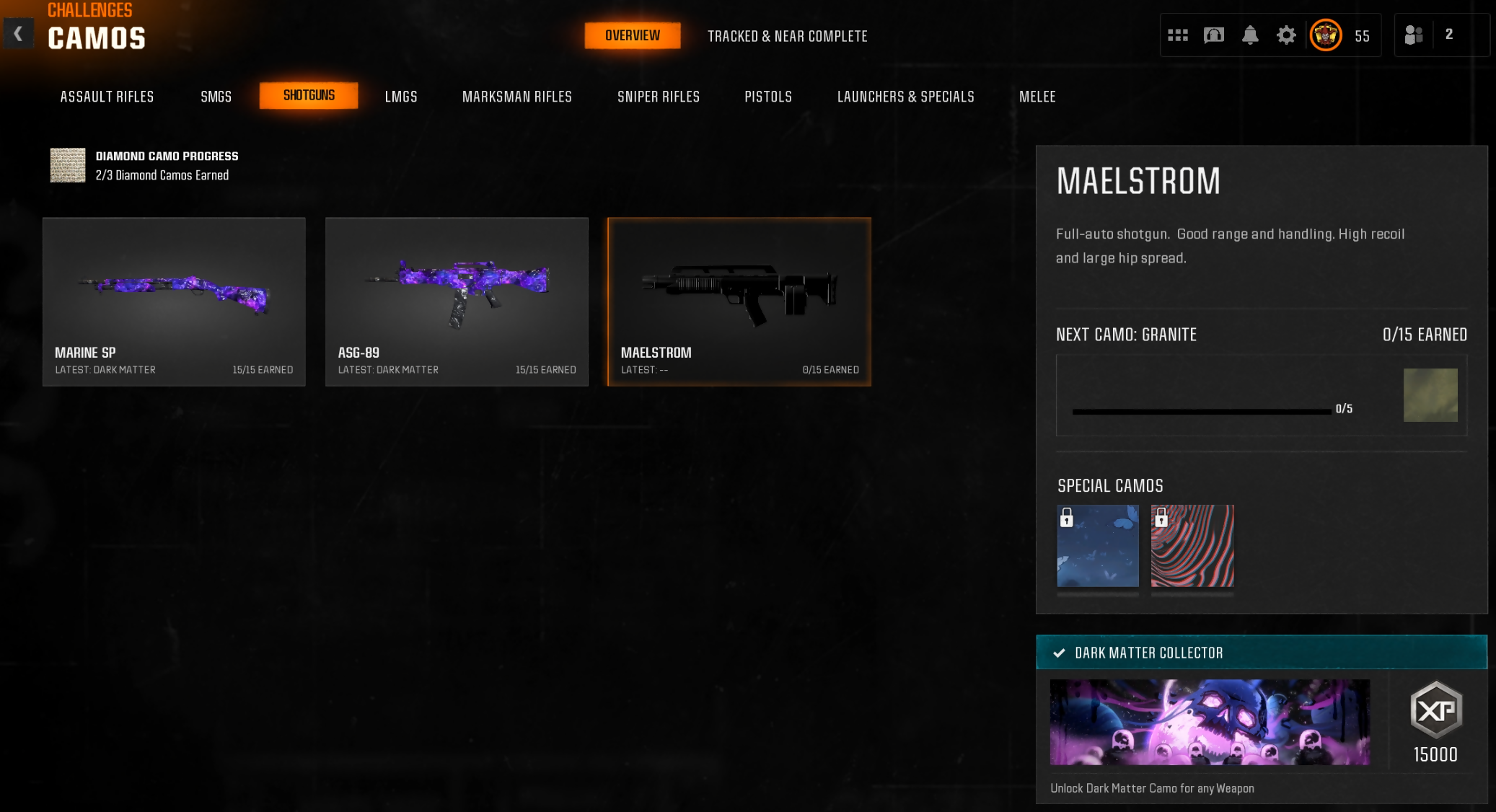The width and height of the screenshot is (1496, 812).
Task: Open Launchers & Specials category
Action: coord(905,97)
